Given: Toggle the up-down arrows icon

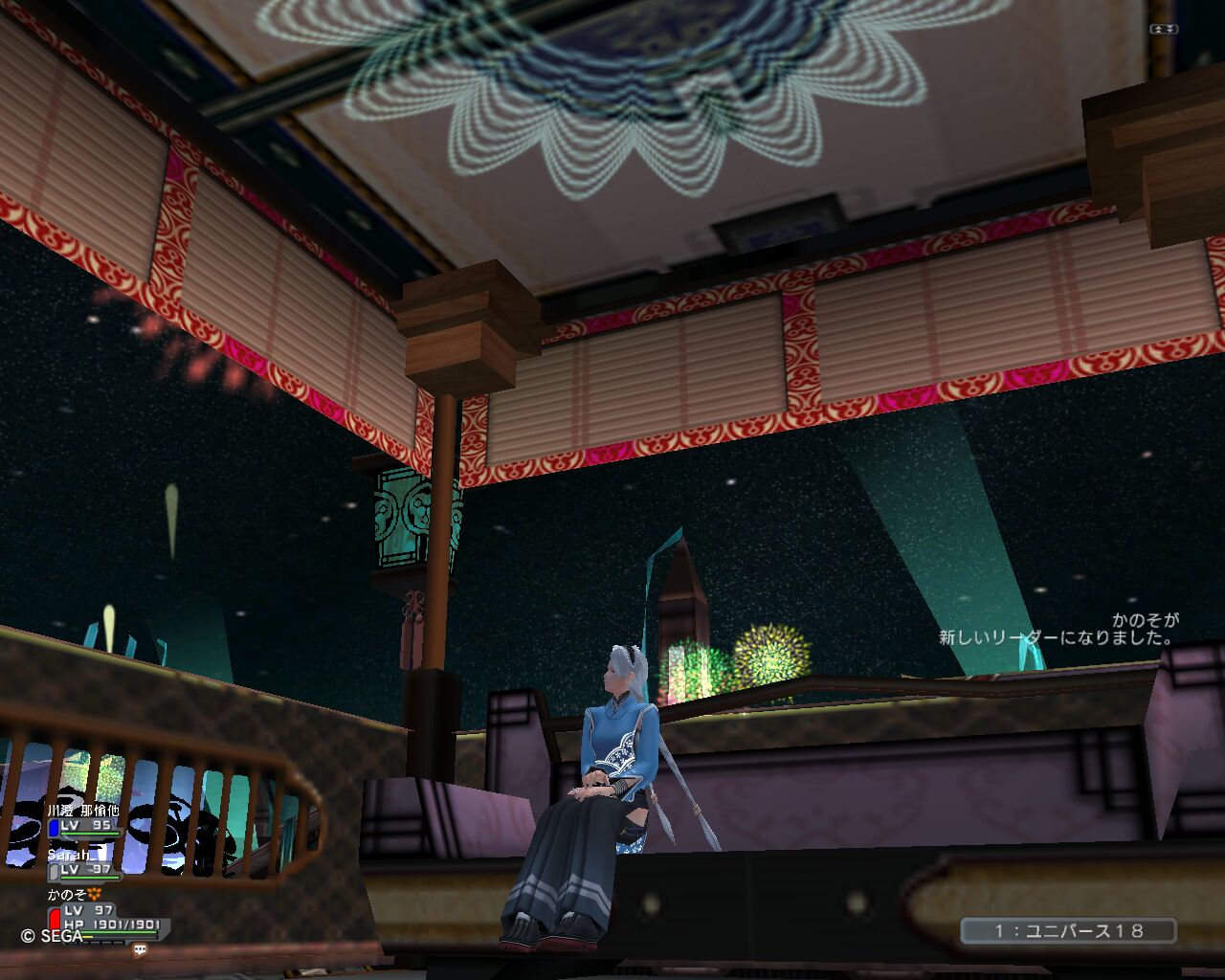Looking at the screenshot, I should click(1163, 30).
